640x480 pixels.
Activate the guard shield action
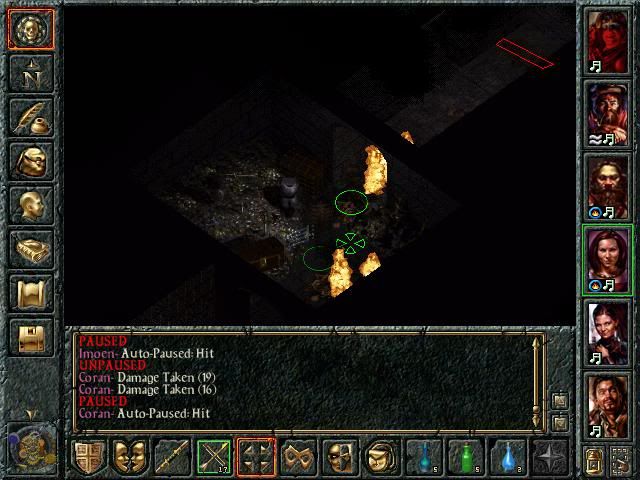[x=89, y=457]
